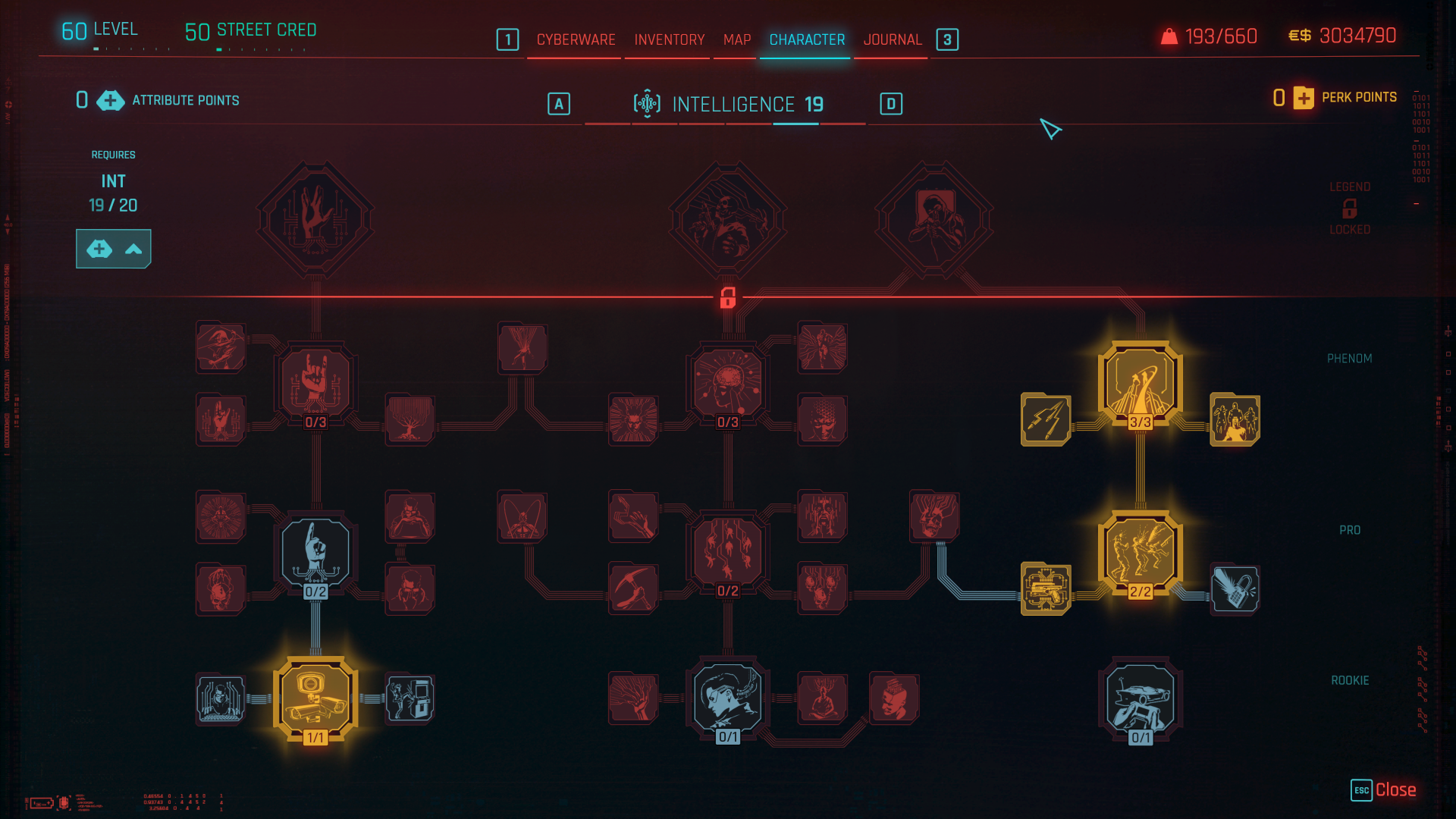This screenshot has width=1456, height=819.
Task: Add an attribute point to Intelligence
Action: [x=113, y=249]
